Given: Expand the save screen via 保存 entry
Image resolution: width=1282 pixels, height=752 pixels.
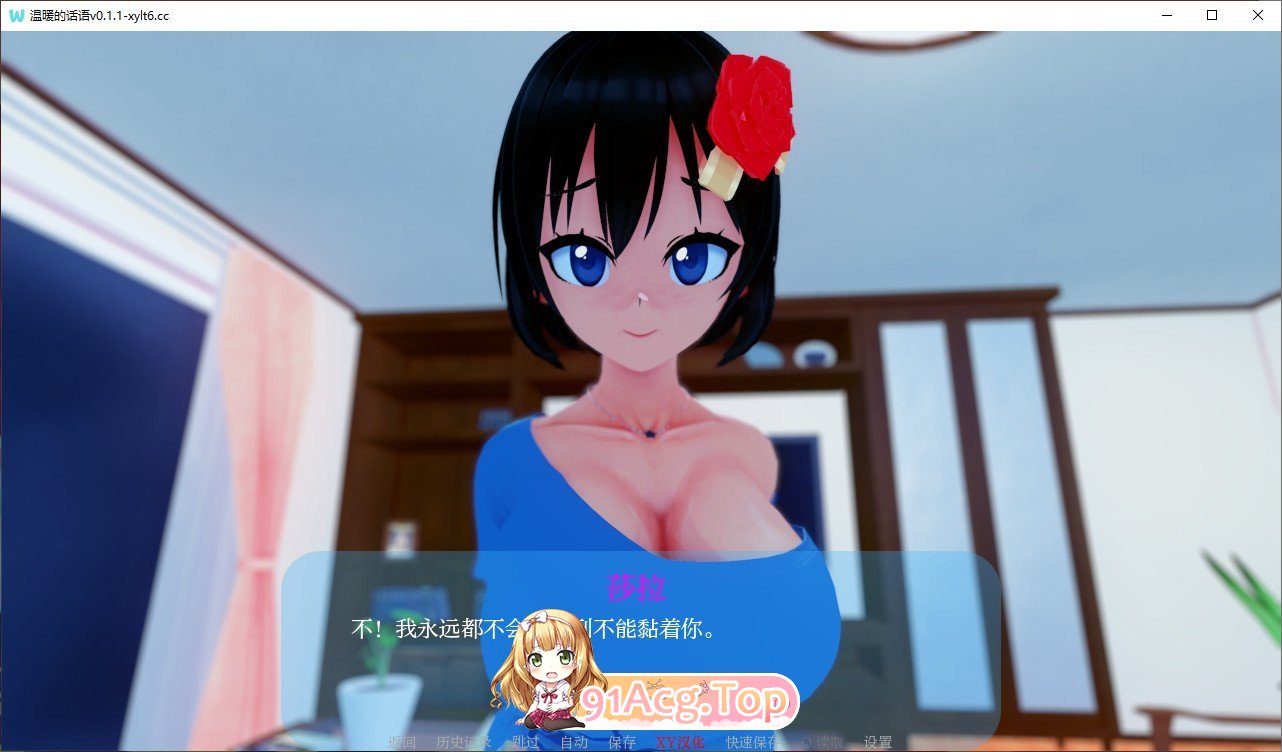Looking at the screenshot, I should (x=621, y=743).
